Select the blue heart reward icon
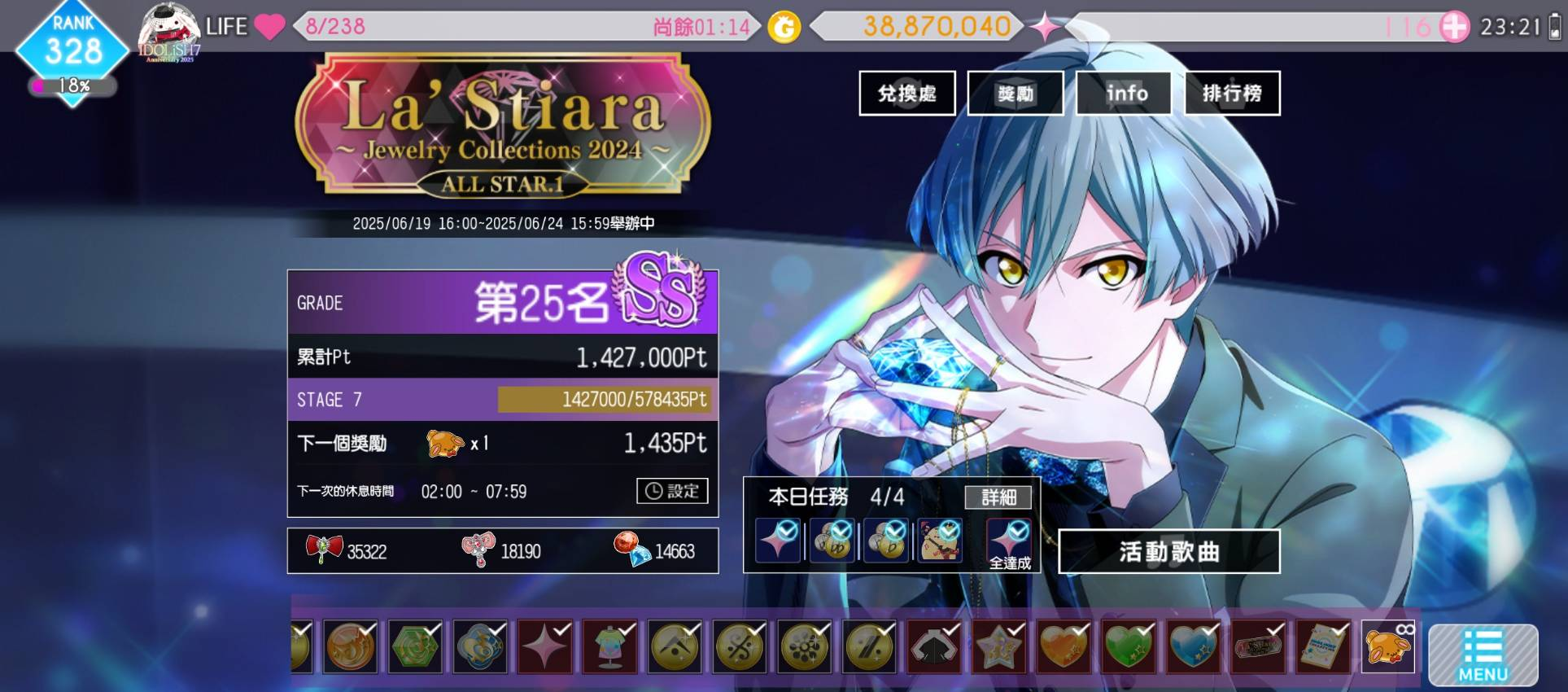The height and width of the screenshot is (692, 1568). pyautogui.click(x=1193, y=647)
